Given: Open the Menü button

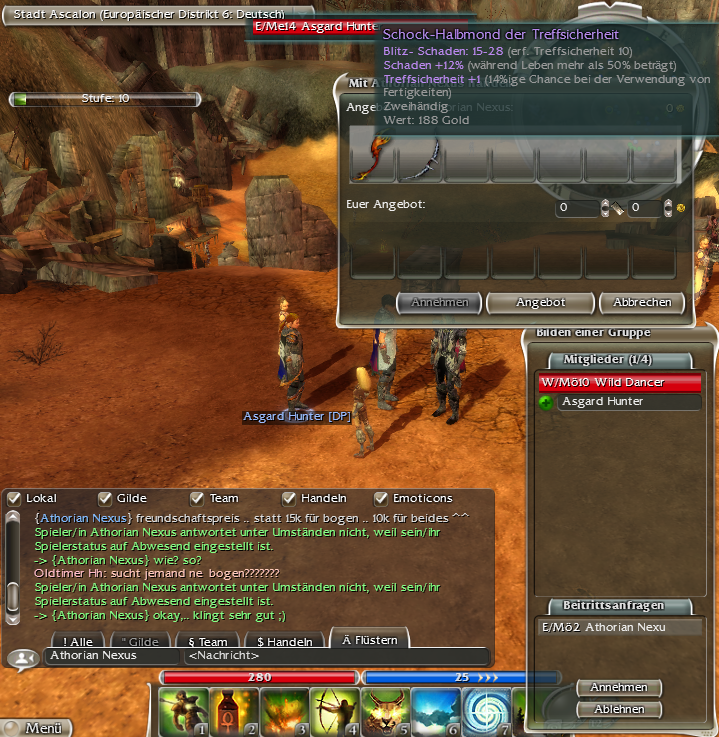Looking at the screenshot, I should coord(38,728).
